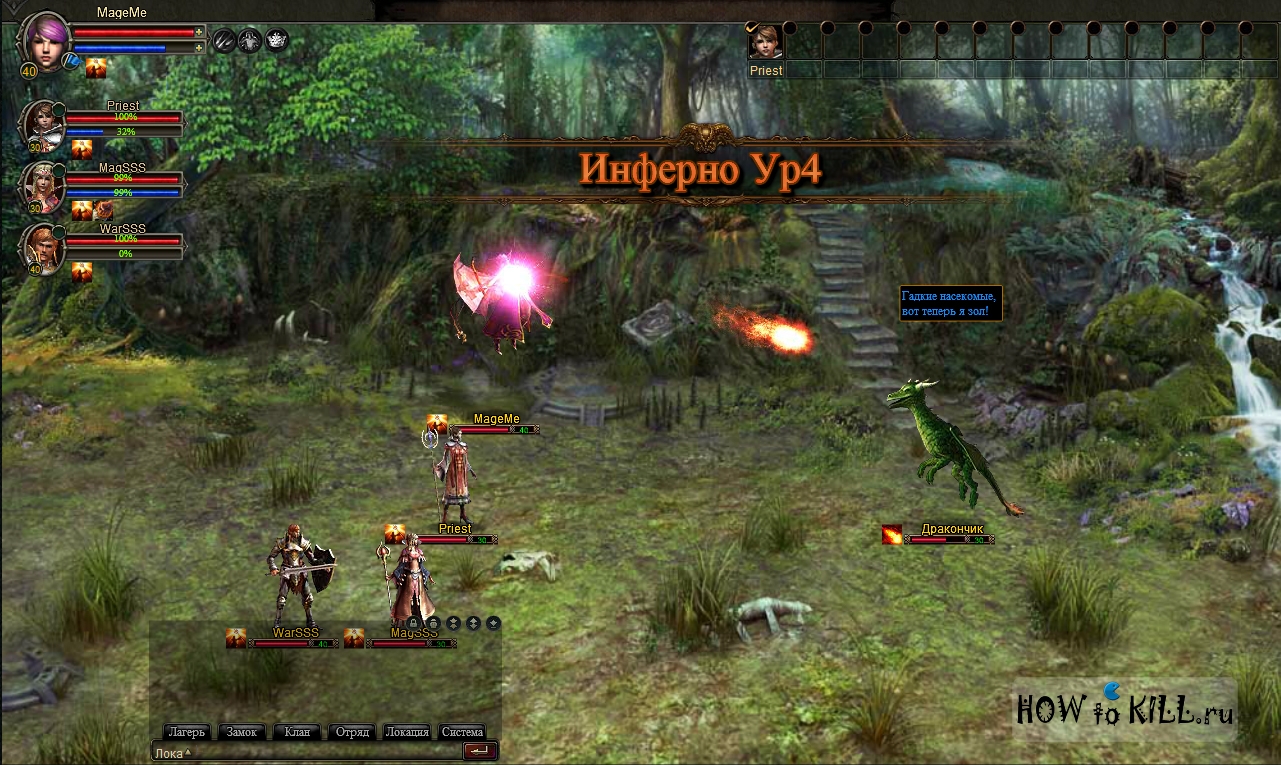
Task: Open the Система chat tab
Action: click(462, 732)
